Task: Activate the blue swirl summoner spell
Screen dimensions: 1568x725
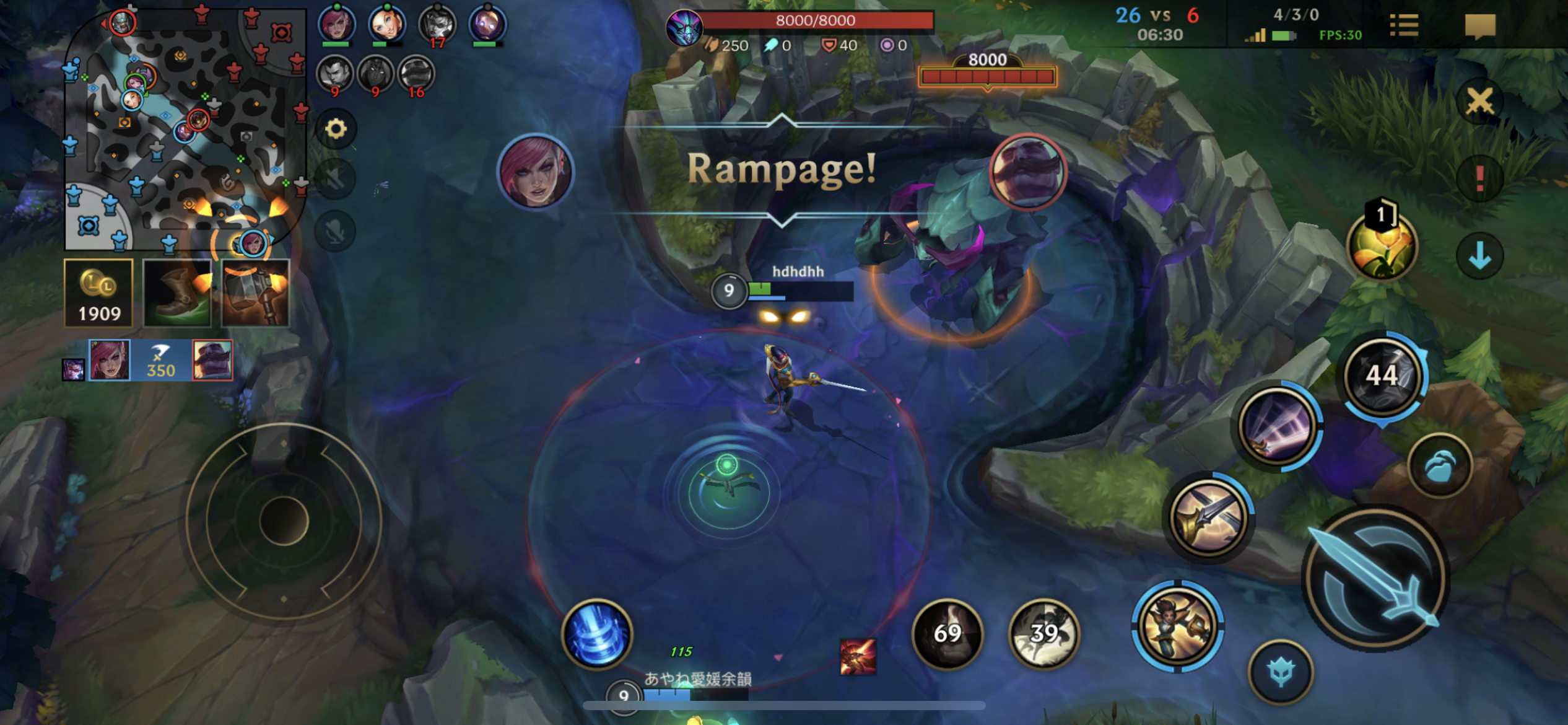Action: click(597, 633)
